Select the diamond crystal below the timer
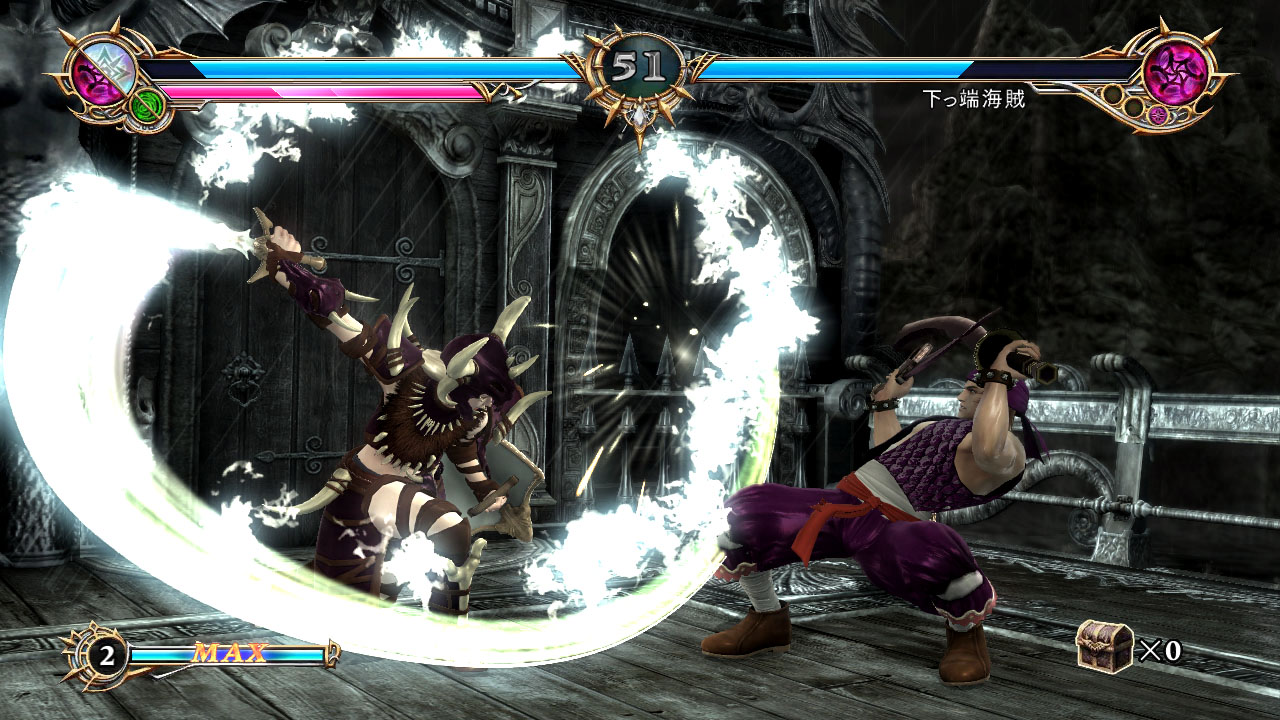Screen dimensions: 1280x720 pyautogui.click(x=640, y=117)
